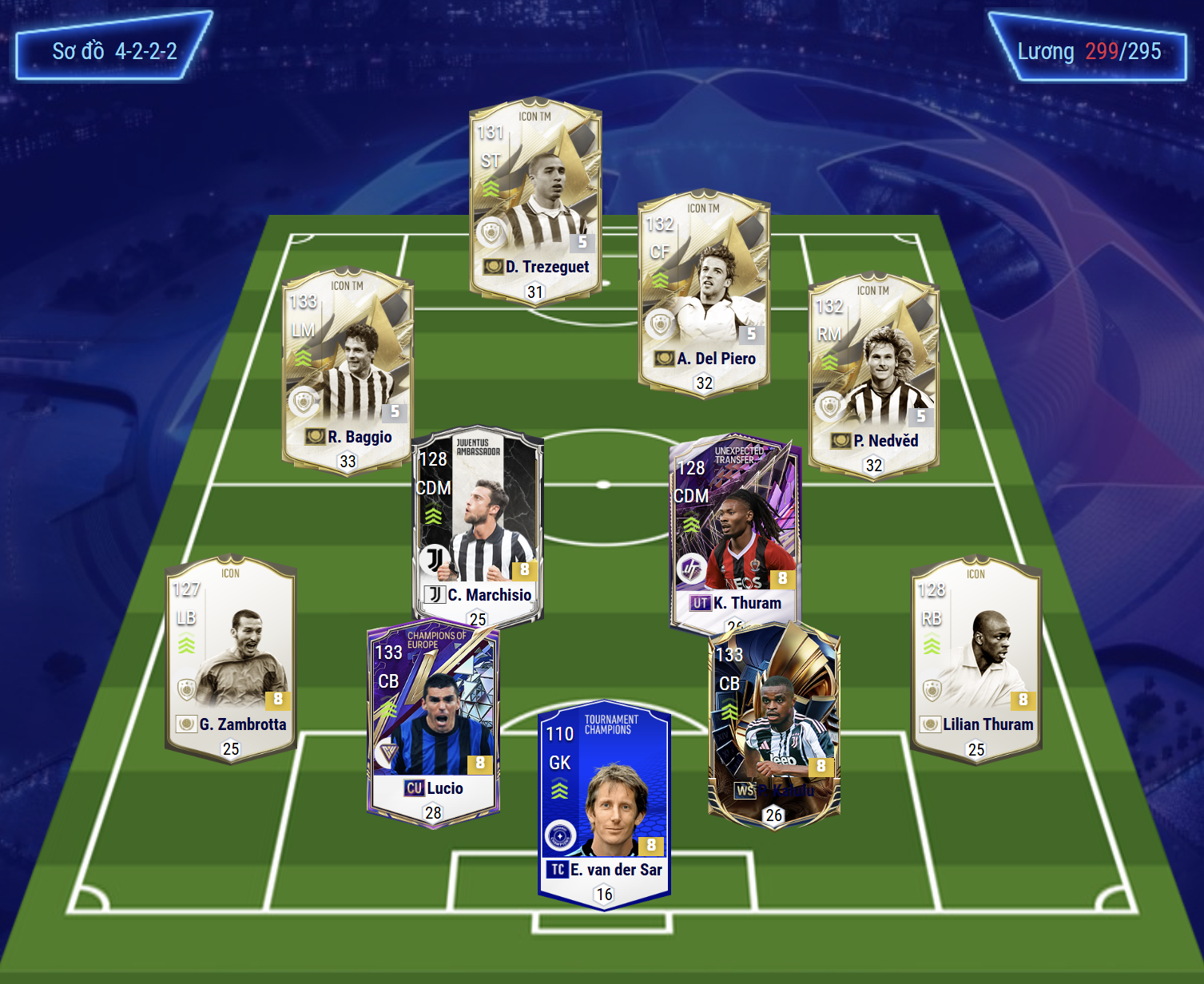Pick the Lucio centre-back card
Image resolution: width=1204 pixels, height=984 pixels.
click(433, 723)
